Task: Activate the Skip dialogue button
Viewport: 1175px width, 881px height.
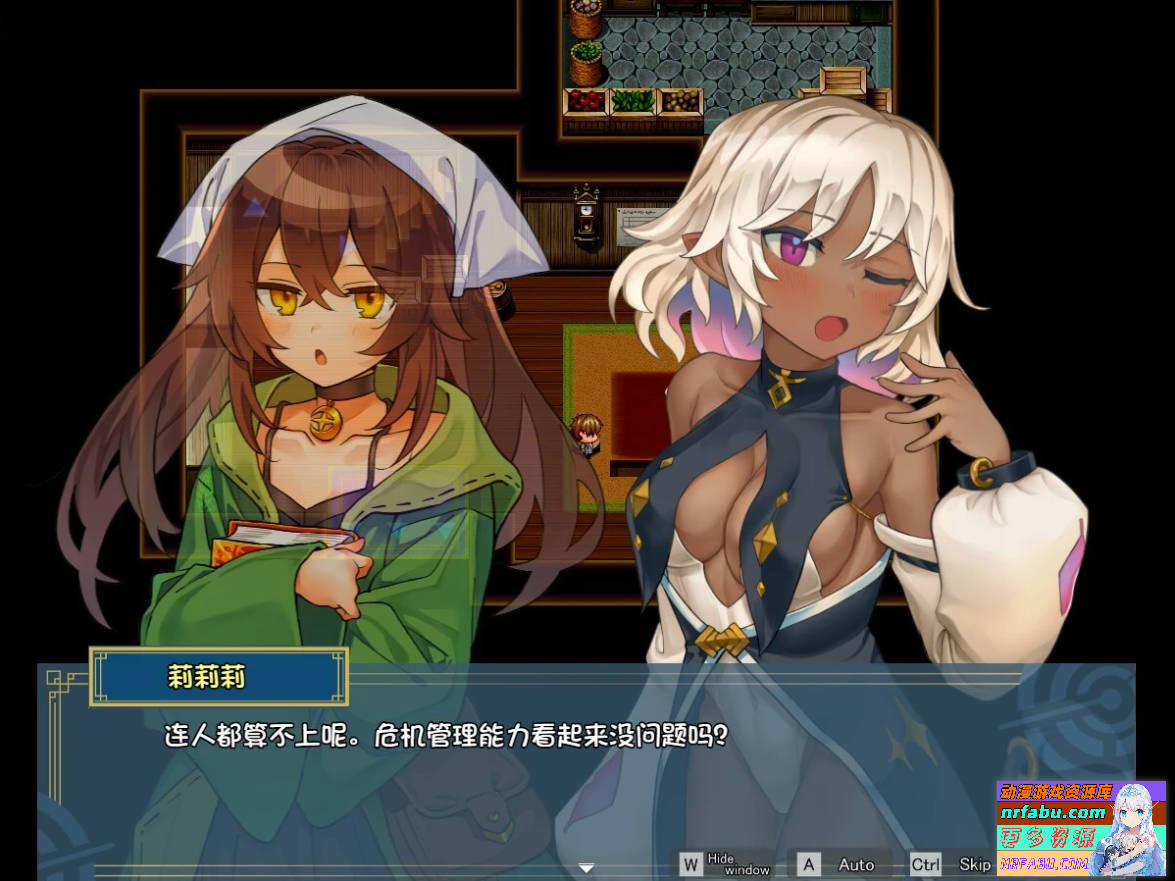Action: tap(953, 864)
